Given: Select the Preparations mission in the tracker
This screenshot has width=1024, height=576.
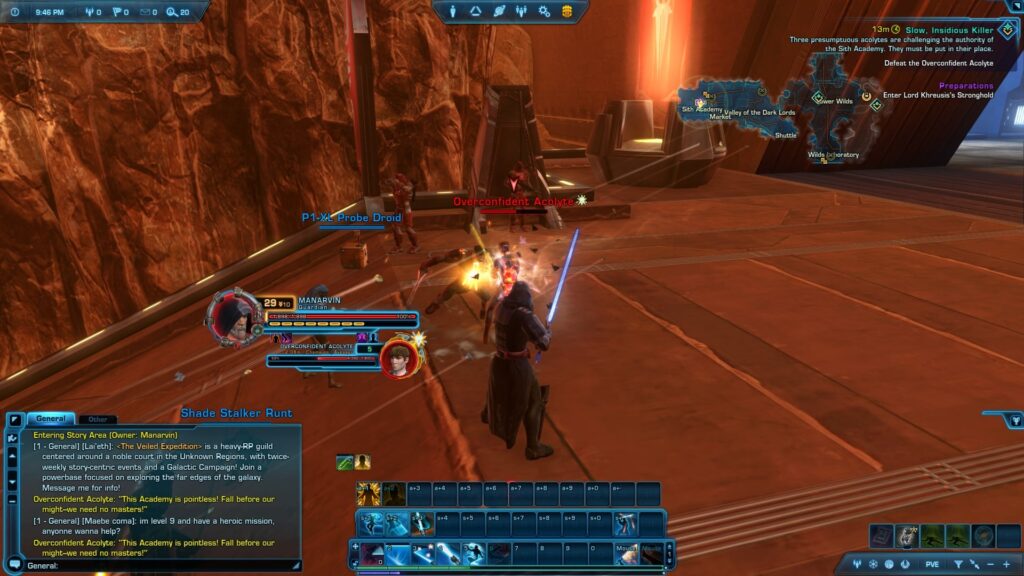Looking at the screenshot, I should click(x=966, y=86).
